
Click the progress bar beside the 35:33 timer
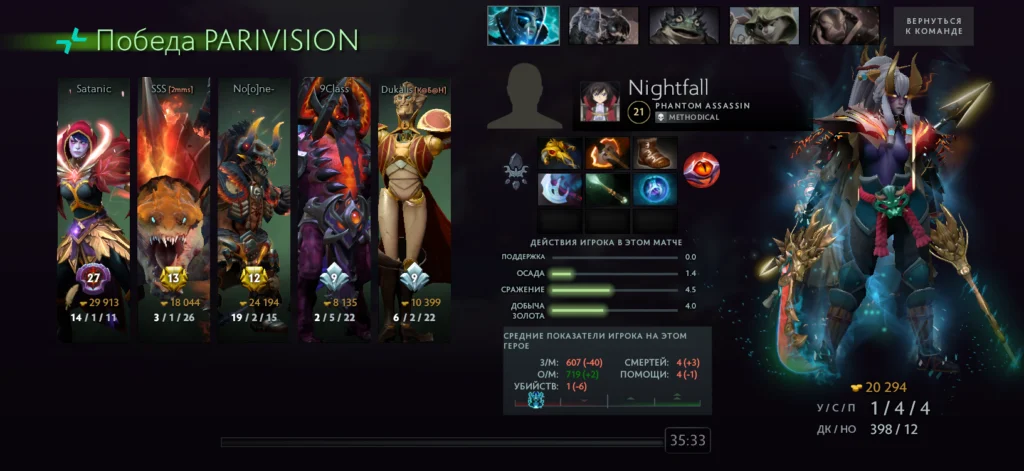click(442, 441)
